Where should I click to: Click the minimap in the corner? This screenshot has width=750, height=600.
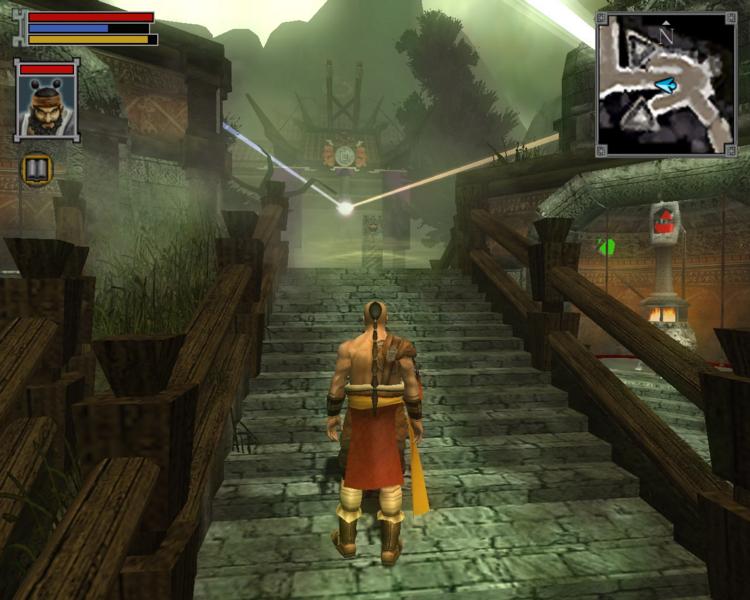665,84
